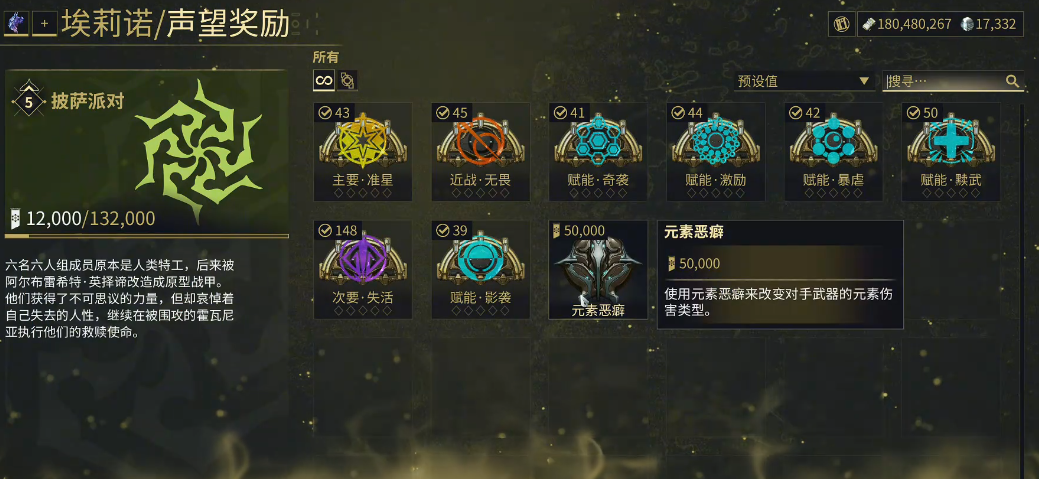
Task: Show all items with the infinity filter
Action: pos(325,80)
